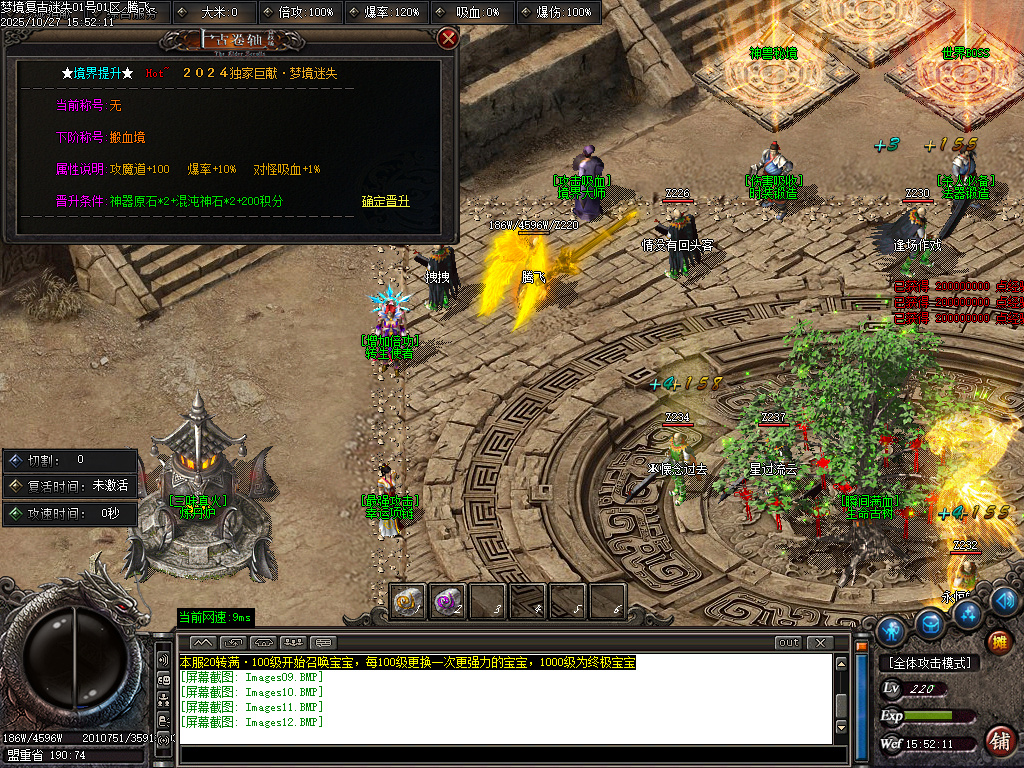The image size is (1024, 768).
Task: Toggle sound with the speaker icon
Action: pyautogui.click(x=1006, y=600)
